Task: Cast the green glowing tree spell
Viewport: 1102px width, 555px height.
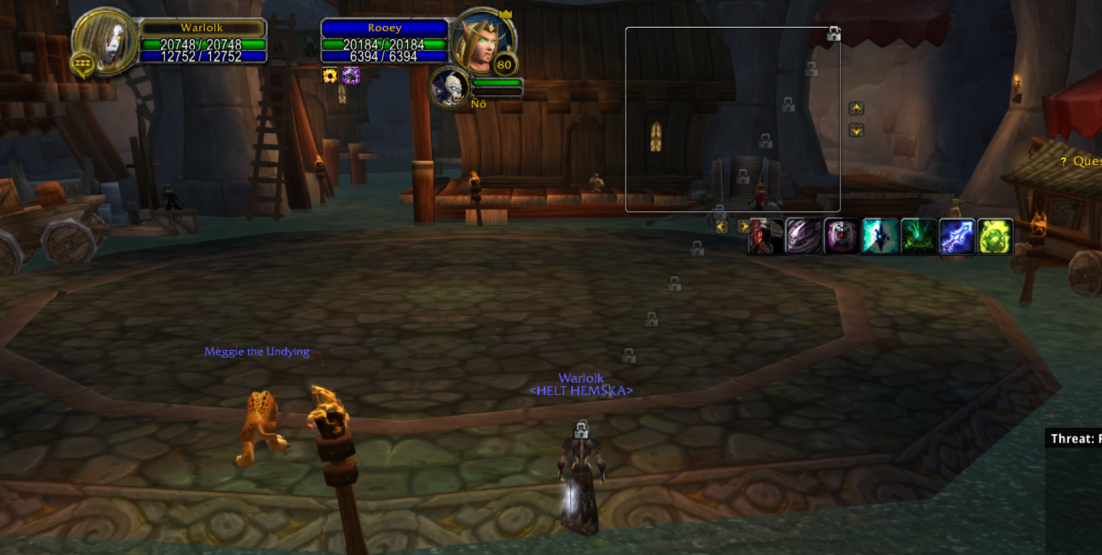Action: pyautogui.click(x=918, y=237)
